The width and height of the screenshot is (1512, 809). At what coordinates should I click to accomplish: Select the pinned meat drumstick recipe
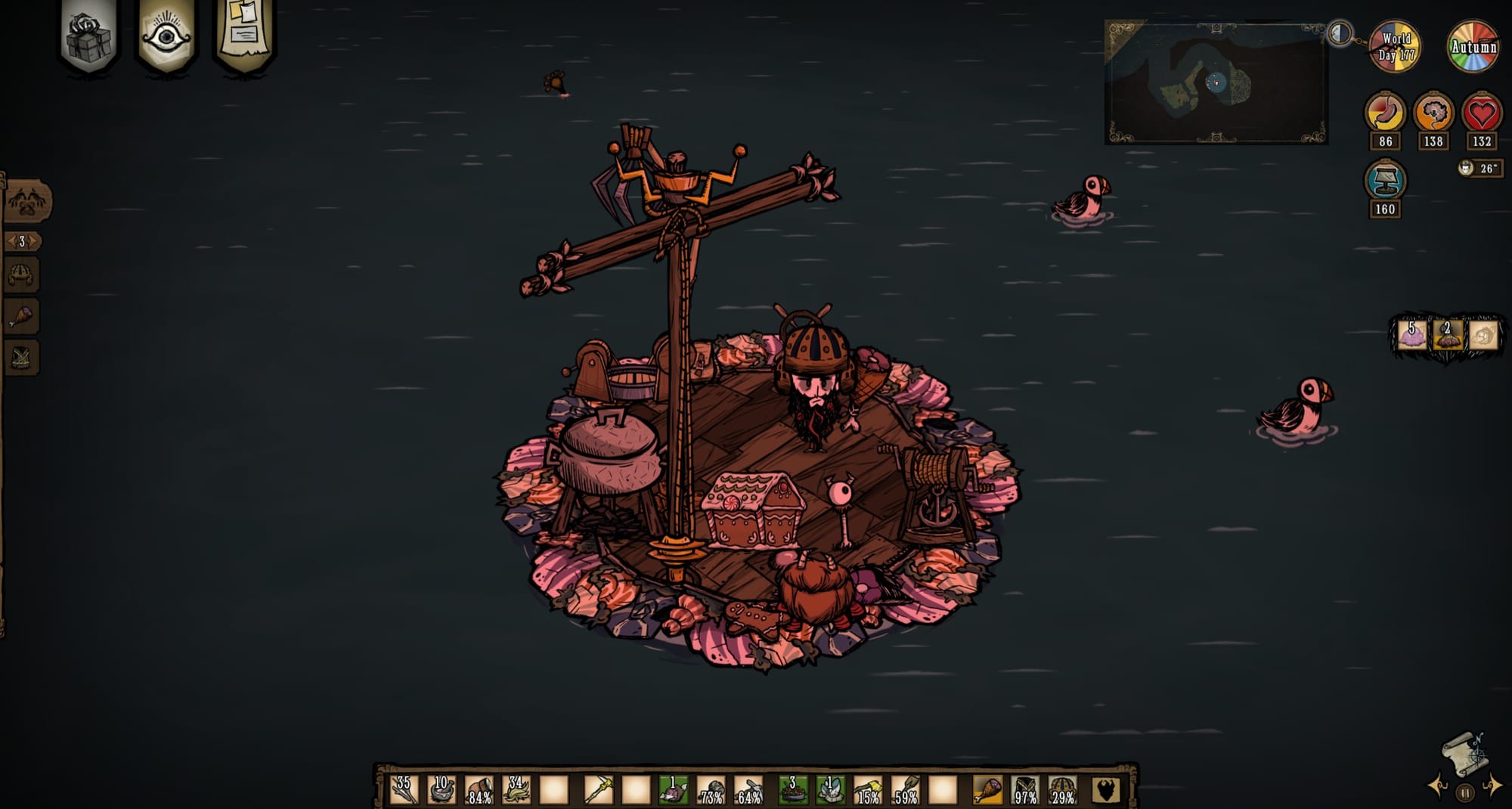21,317
